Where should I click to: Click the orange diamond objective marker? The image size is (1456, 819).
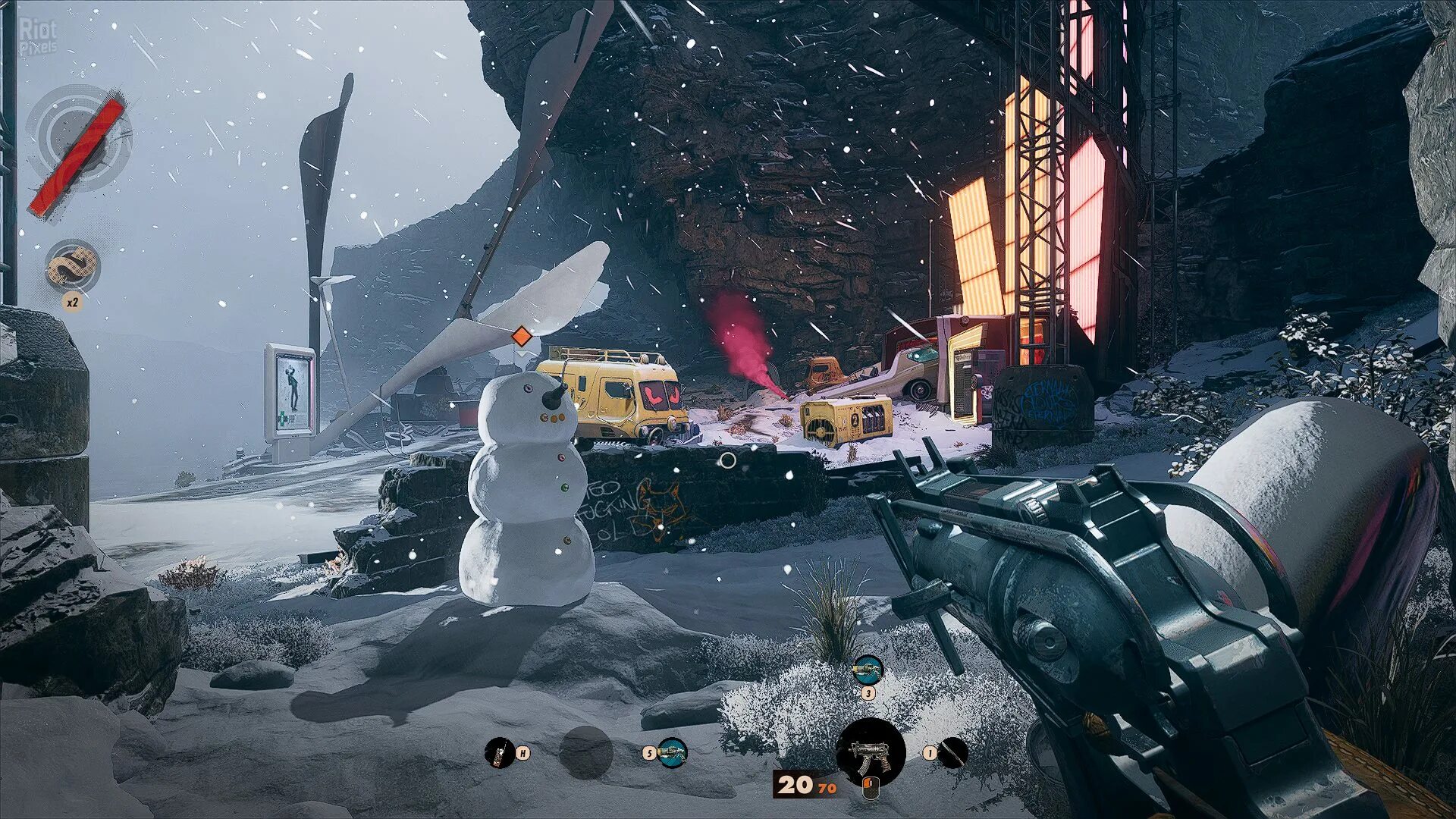pyautogui.click(x=521, y=335)
